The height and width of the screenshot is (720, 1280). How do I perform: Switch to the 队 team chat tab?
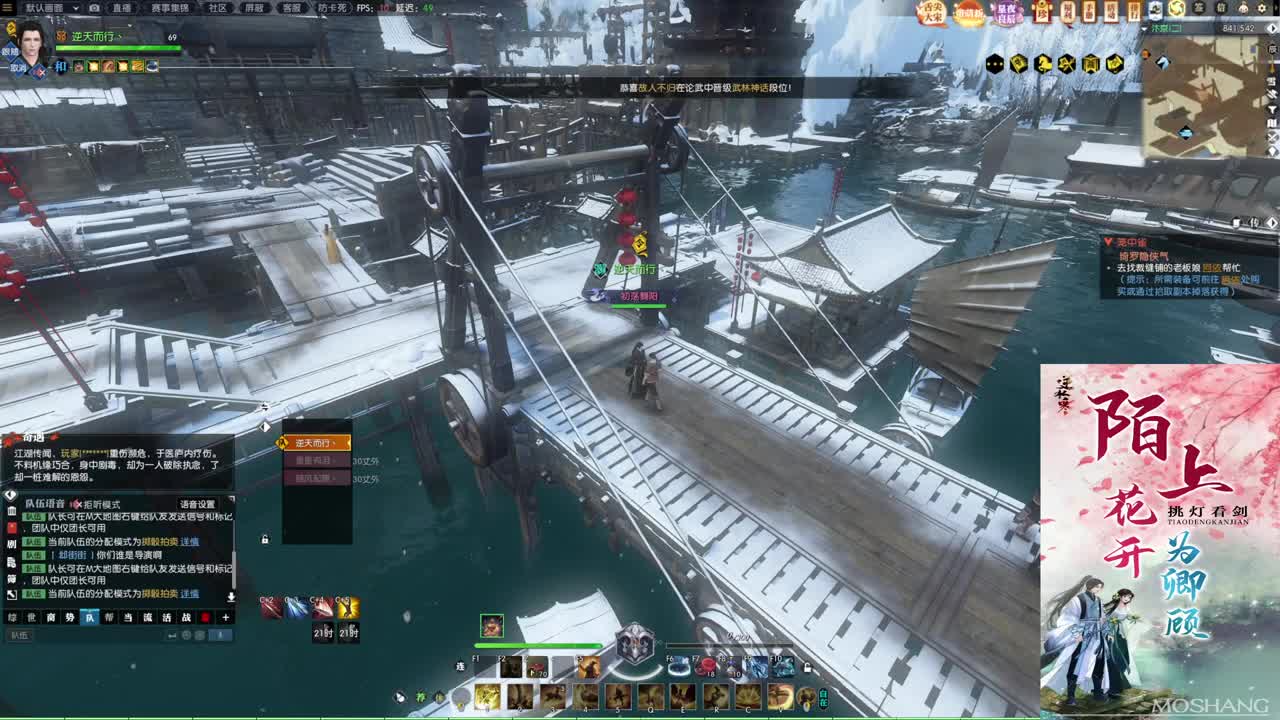(89, 617)
